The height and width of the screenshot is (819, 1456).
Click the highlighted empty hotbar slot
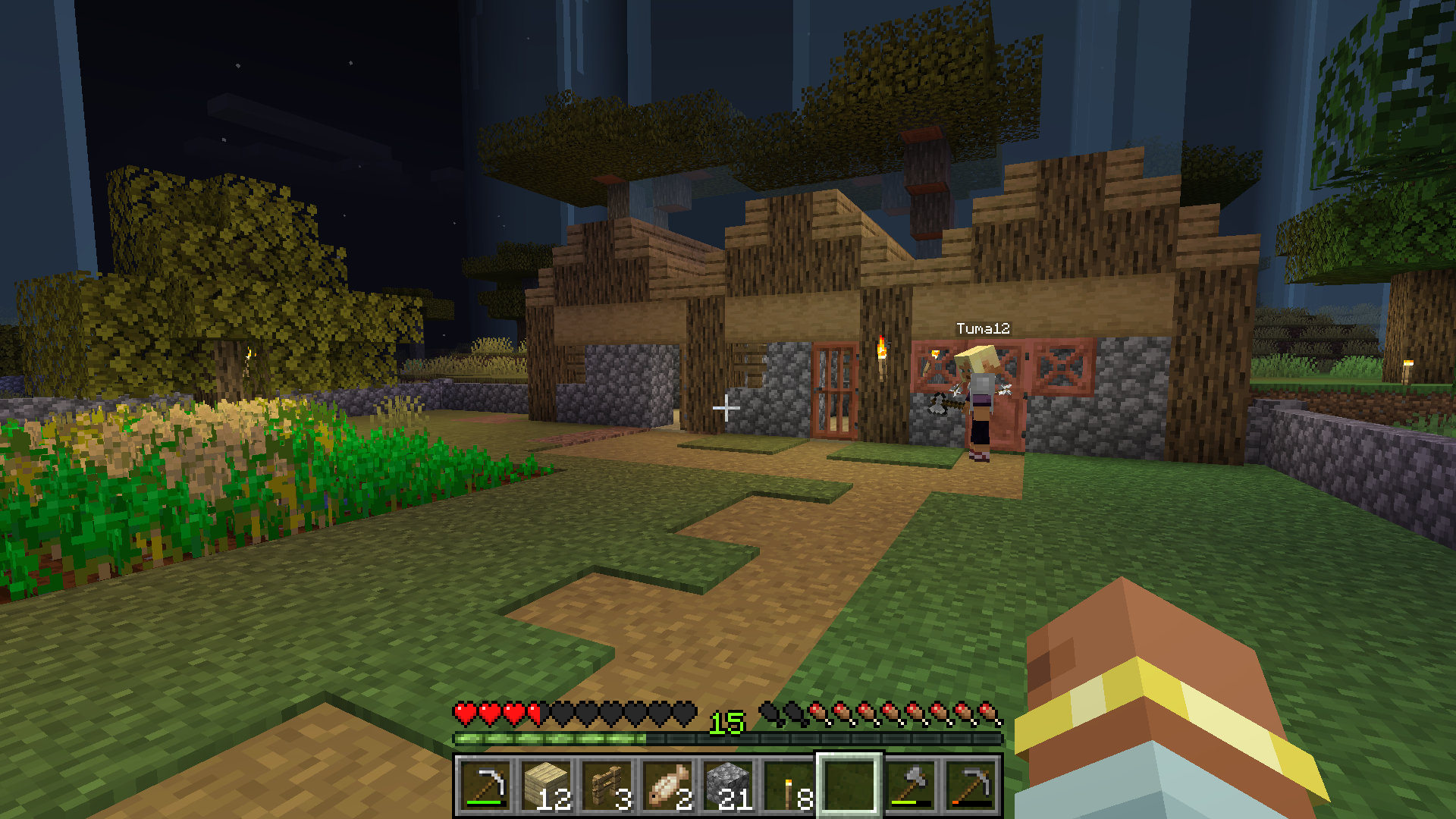(849, 785)
